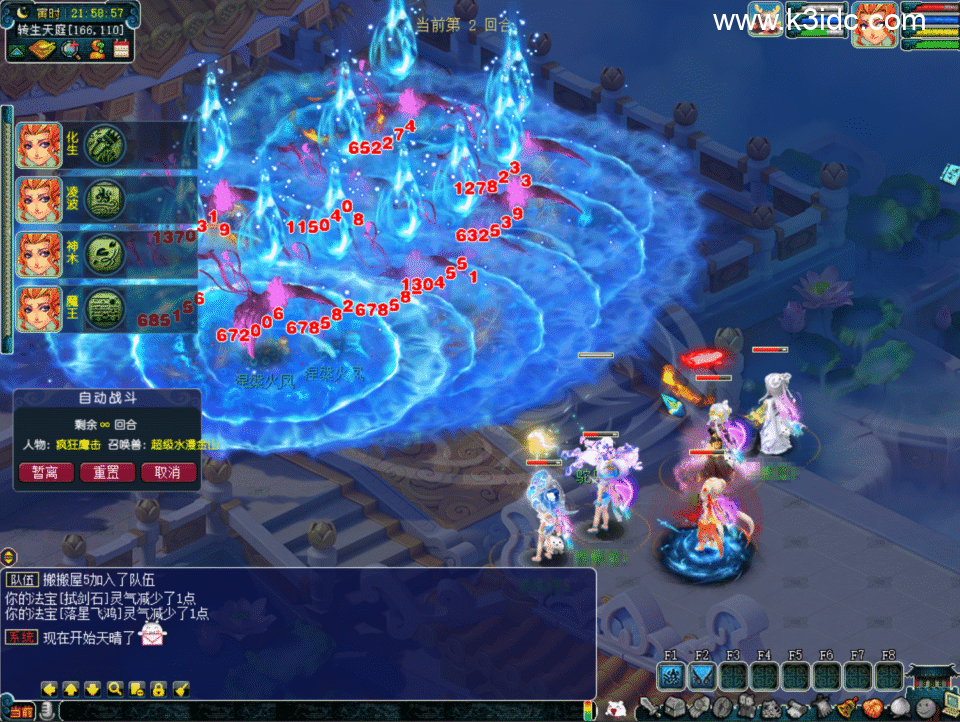Image resolution: width=960 pixels, height=722 pixels.
Task: Click the microphone voice input icon
Action: coord(47,711)
